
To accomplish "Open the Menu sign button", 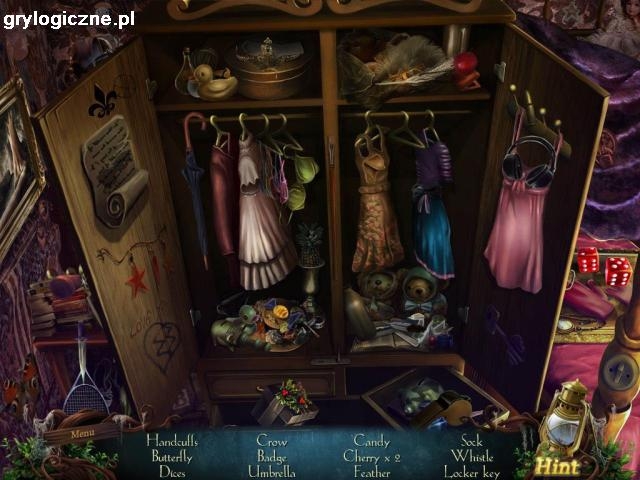I will 83,434.
